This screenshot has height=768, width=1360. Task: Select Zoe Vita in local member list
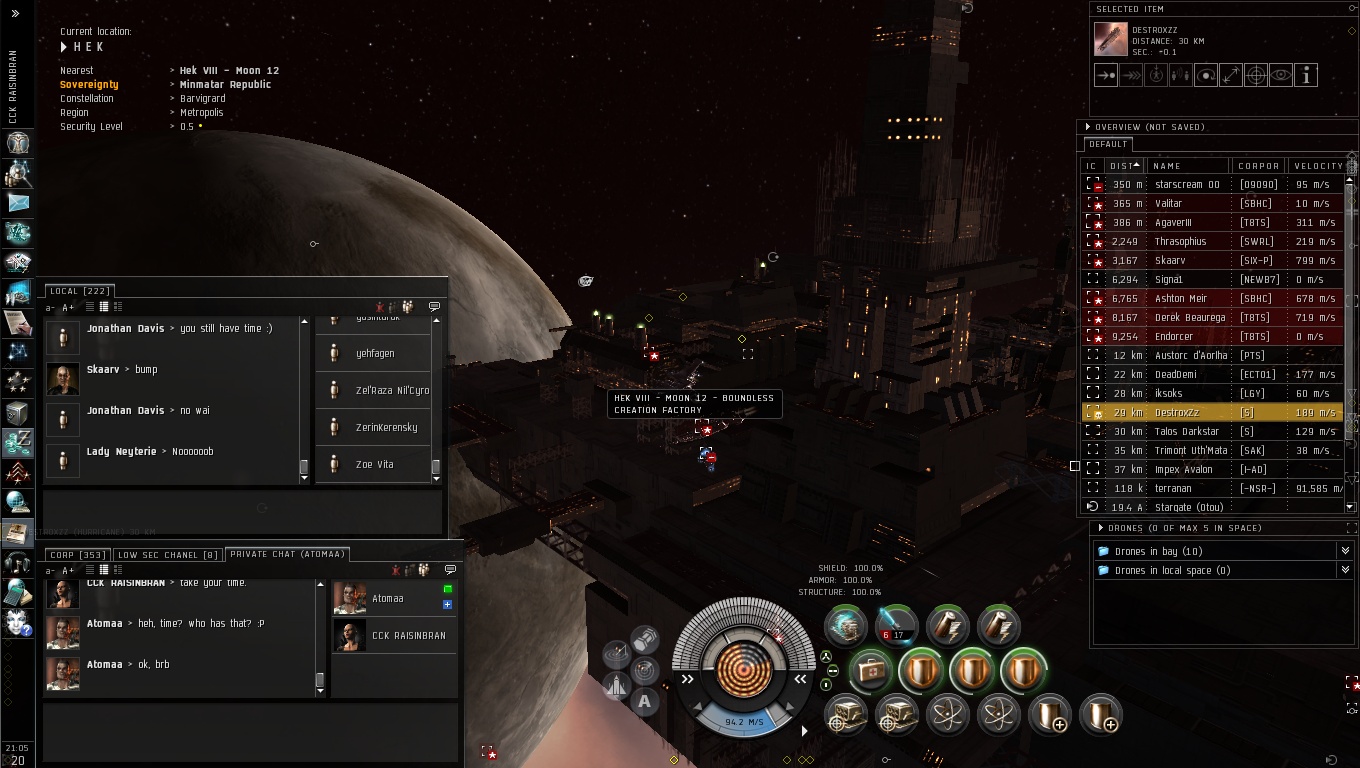[374, 465]
